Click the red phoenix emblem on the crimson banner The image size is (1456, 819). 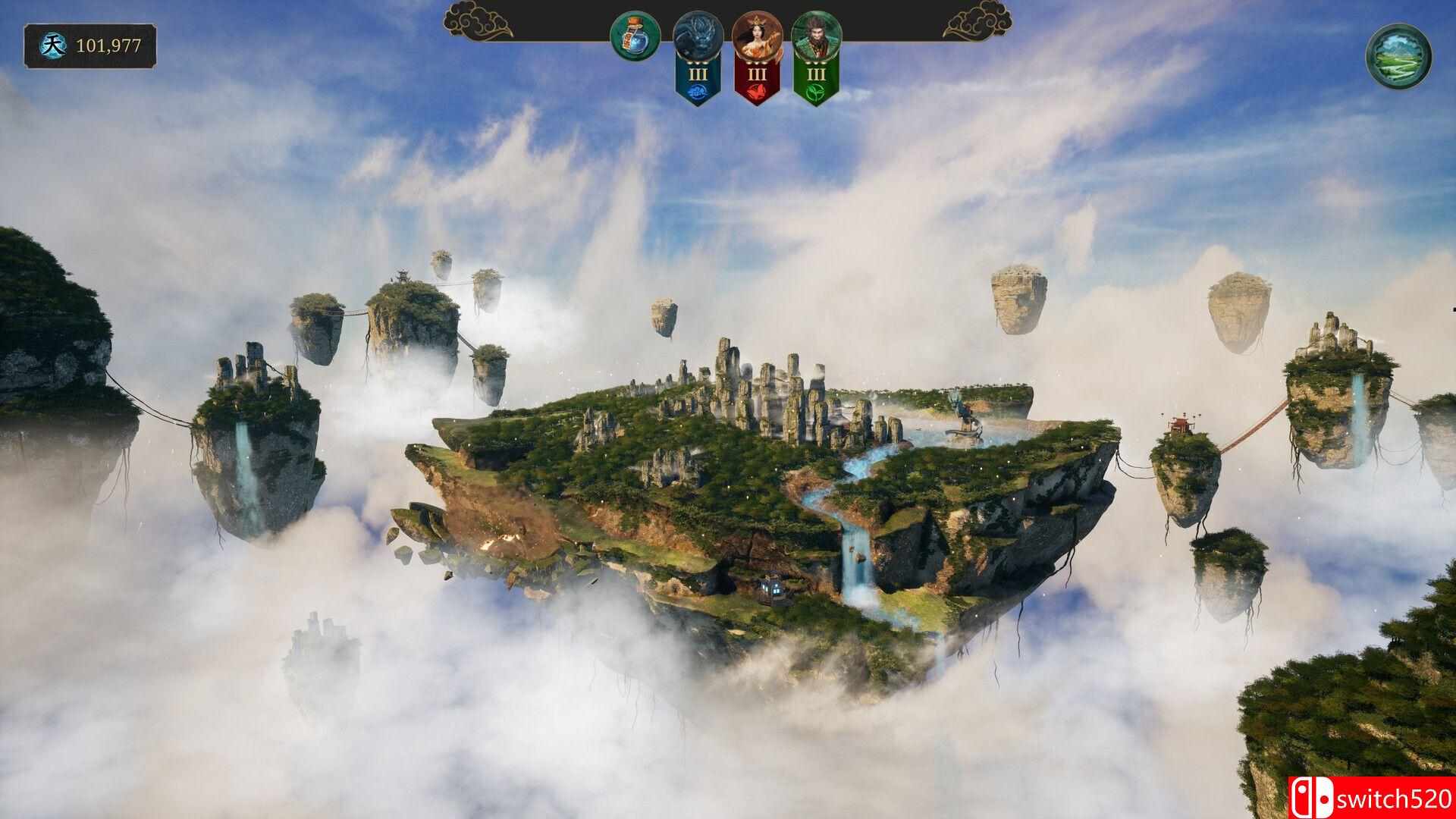point(757,91)
